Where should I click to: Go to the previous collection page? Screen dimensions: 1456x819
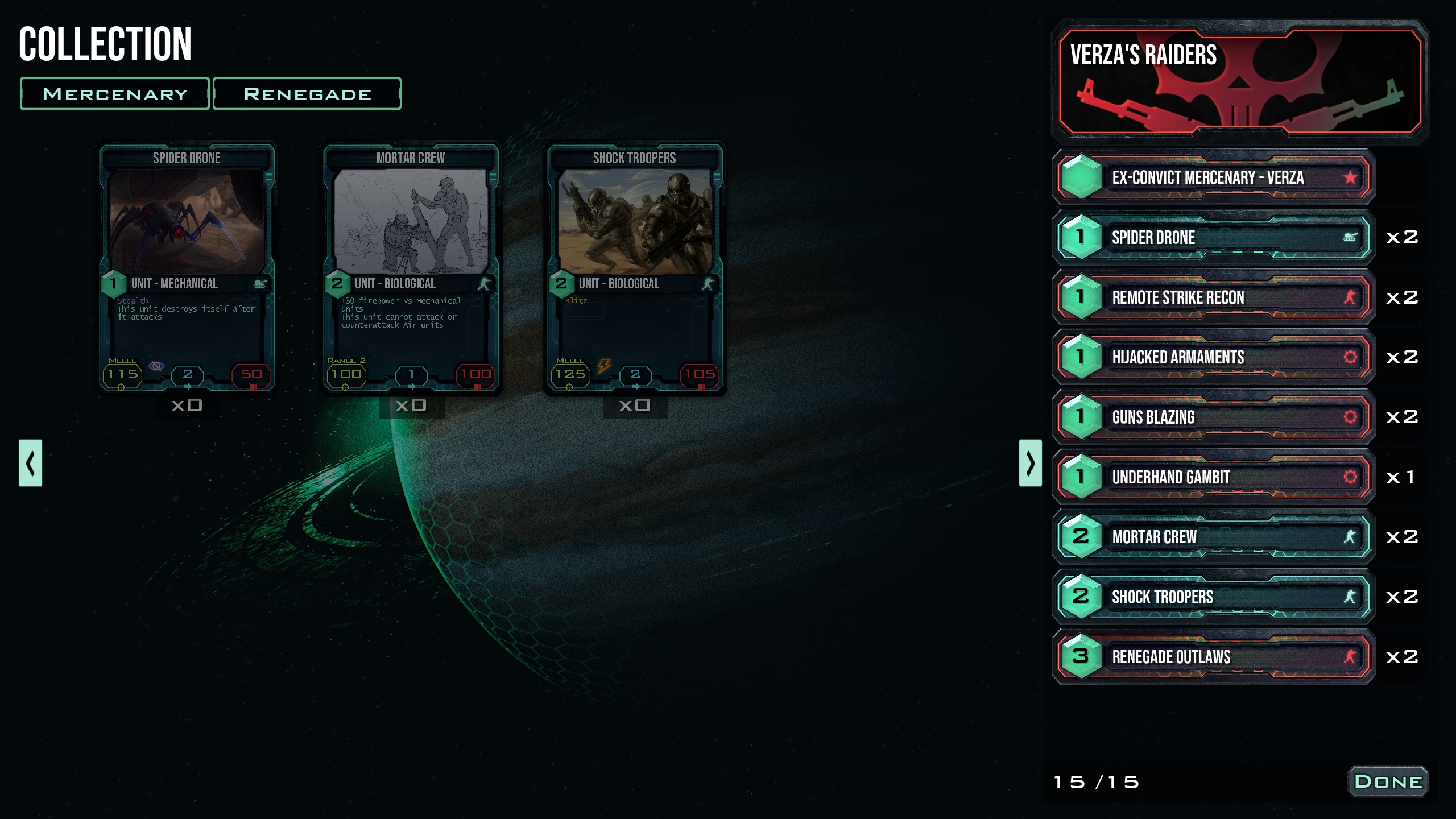click(x=31, y=463)
